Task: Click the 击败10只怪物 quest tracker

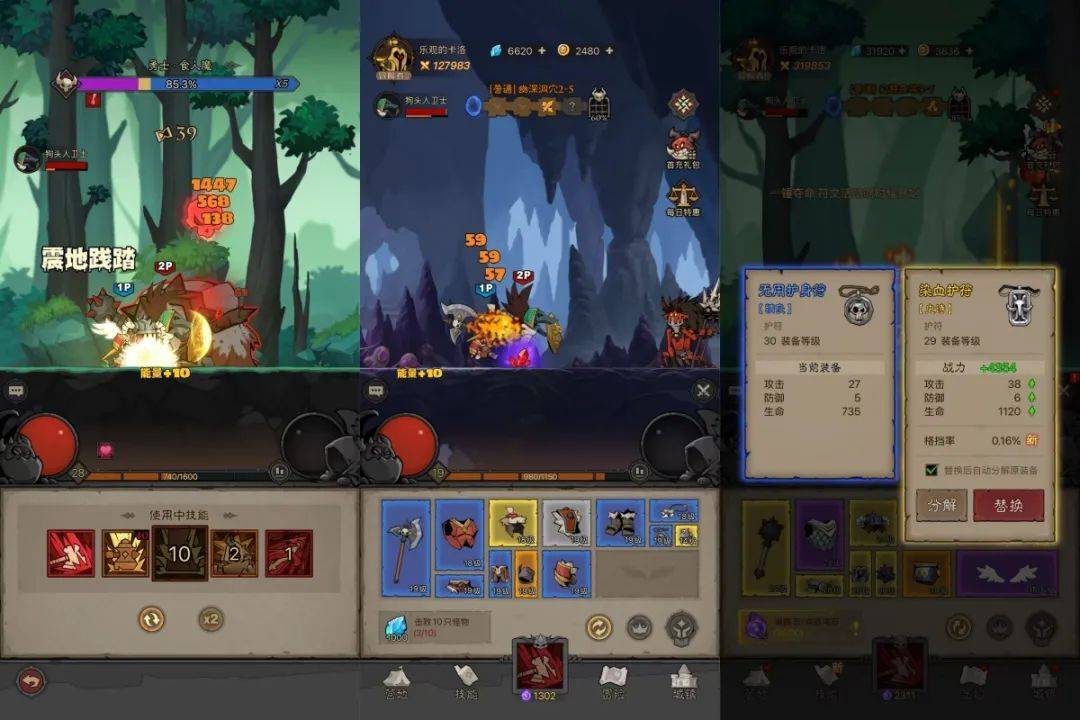Action: 435,627
